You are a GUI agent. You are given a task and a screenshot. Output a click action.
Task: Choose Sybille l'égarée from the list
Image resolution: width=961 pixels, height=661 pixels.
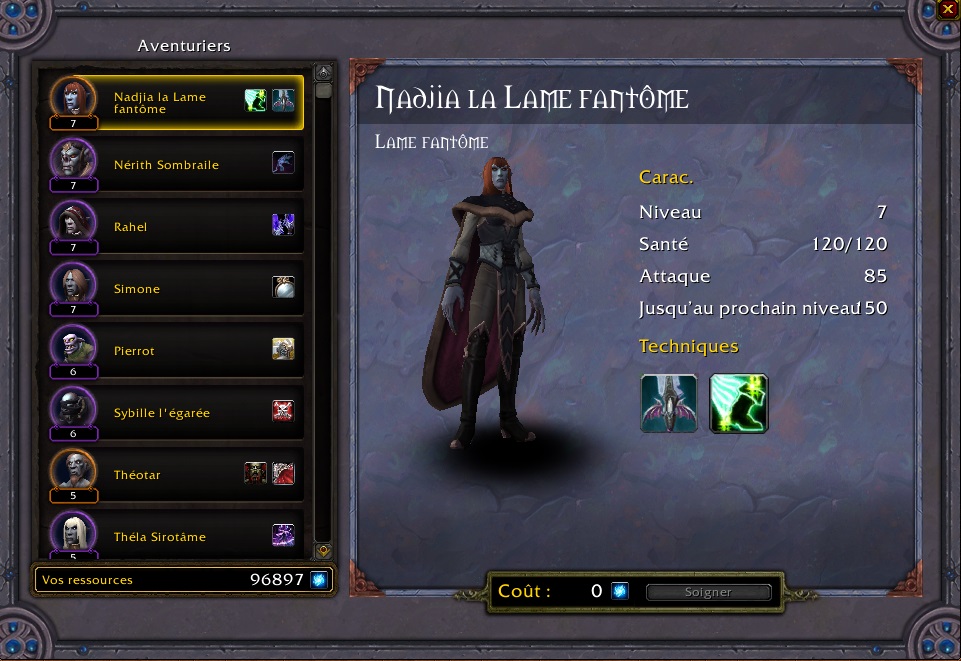click(x=162, y=413)
